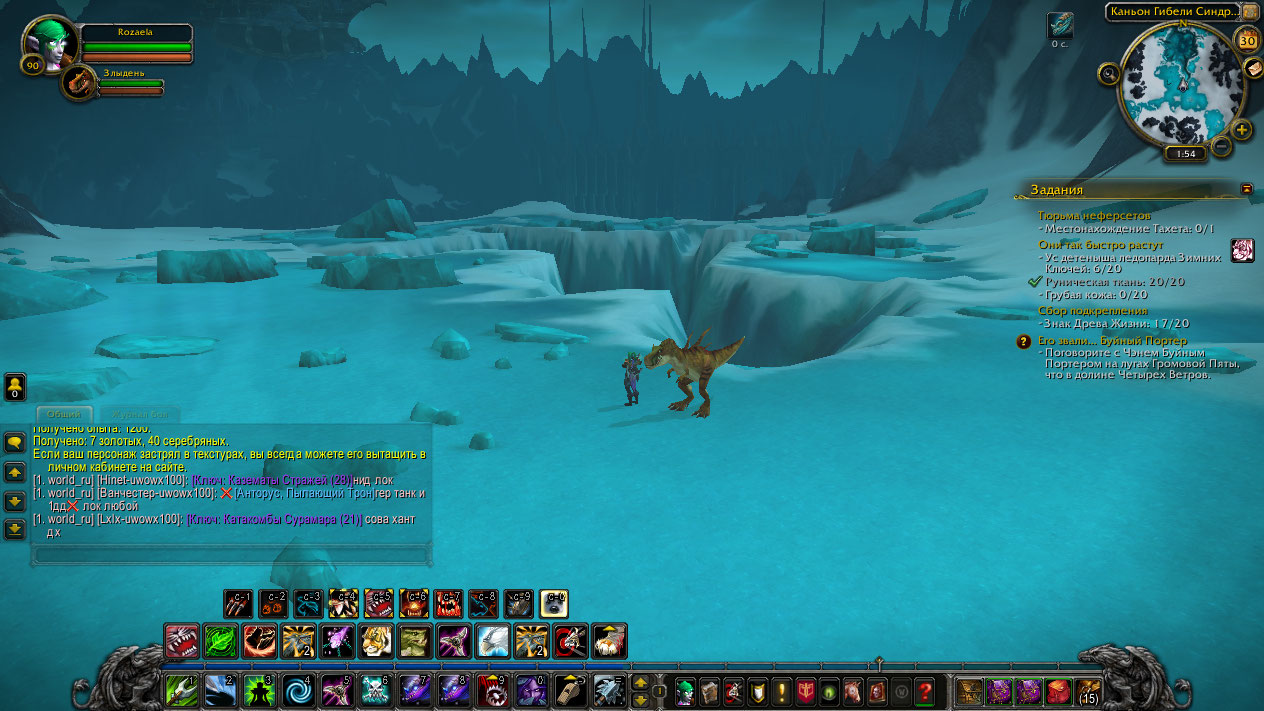
Task: Collapse the Задания quest tracker
Action: (1246, 188)
